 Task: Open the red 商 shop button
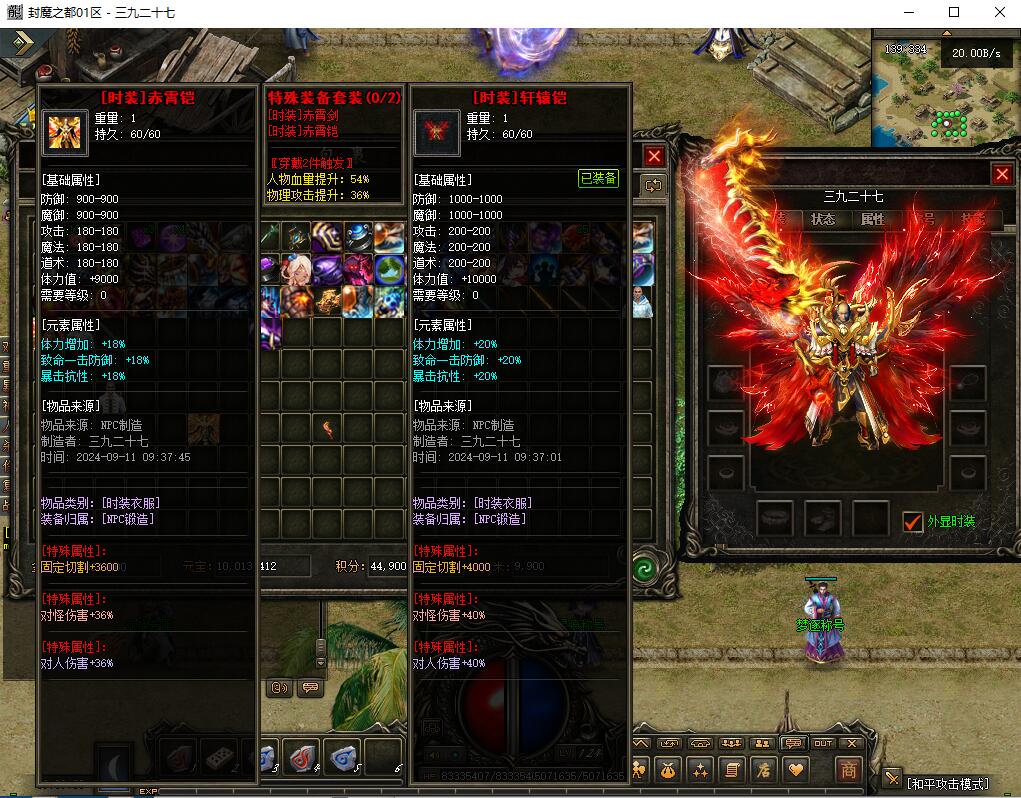[848, 769]
